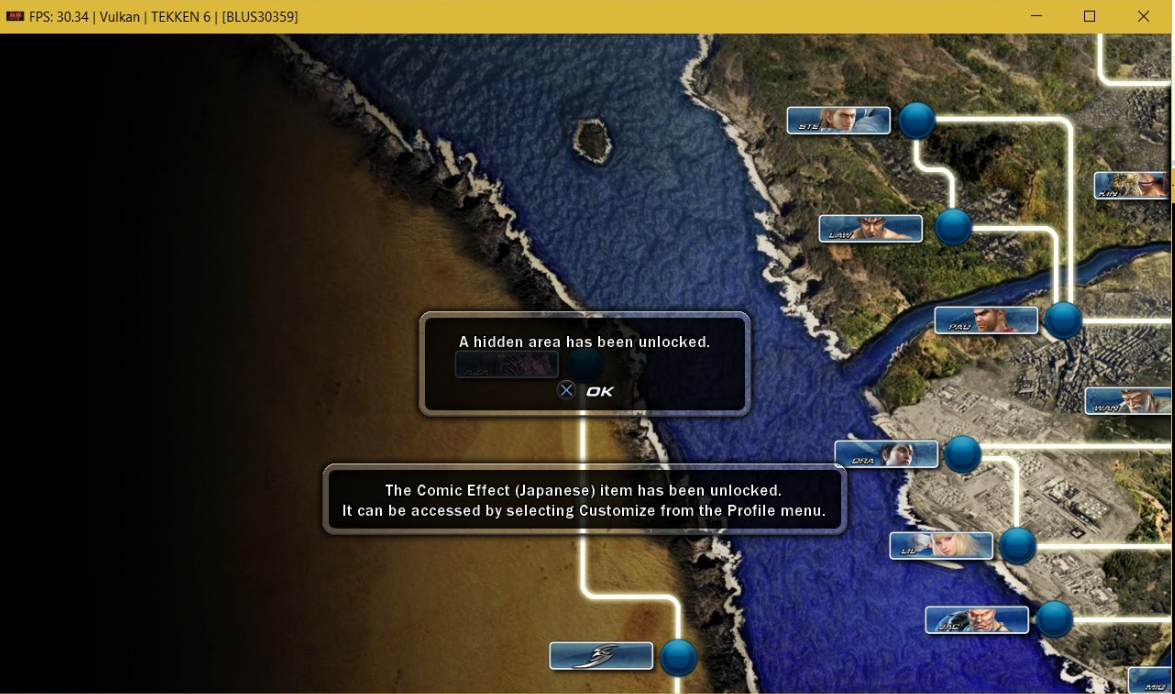Choose the LIL stage tile
The width and height of the screenshot is (1175, 694).
click(x=941, y=546)
